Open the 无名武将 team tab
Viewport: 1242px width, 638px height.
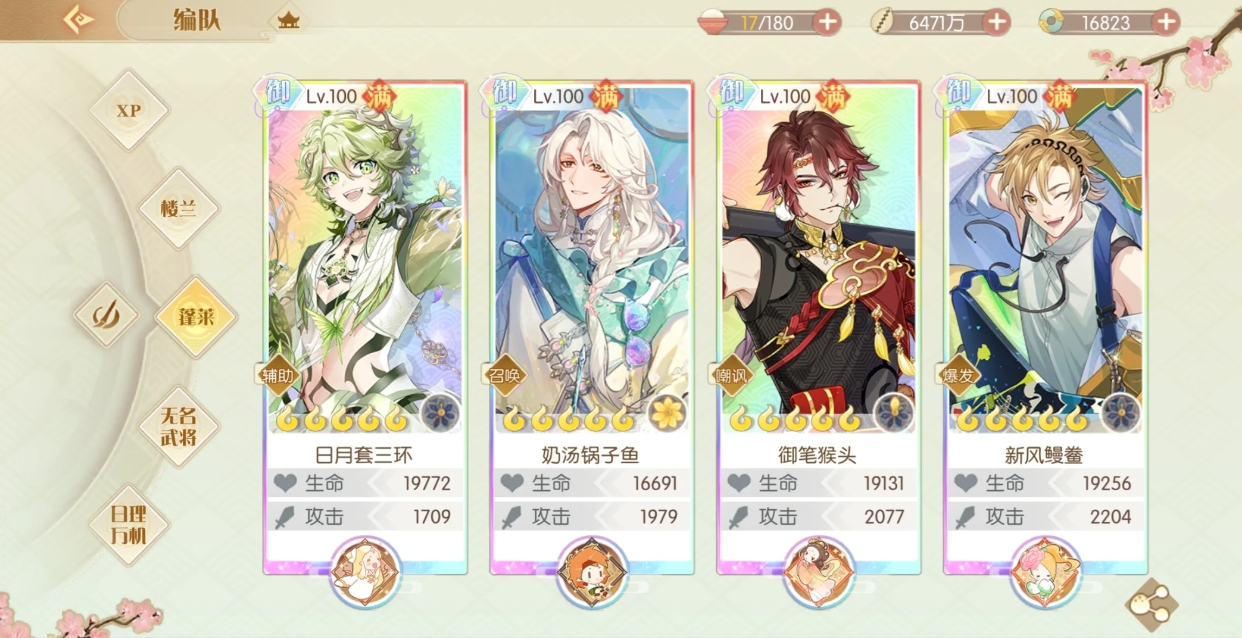point(180,426)
